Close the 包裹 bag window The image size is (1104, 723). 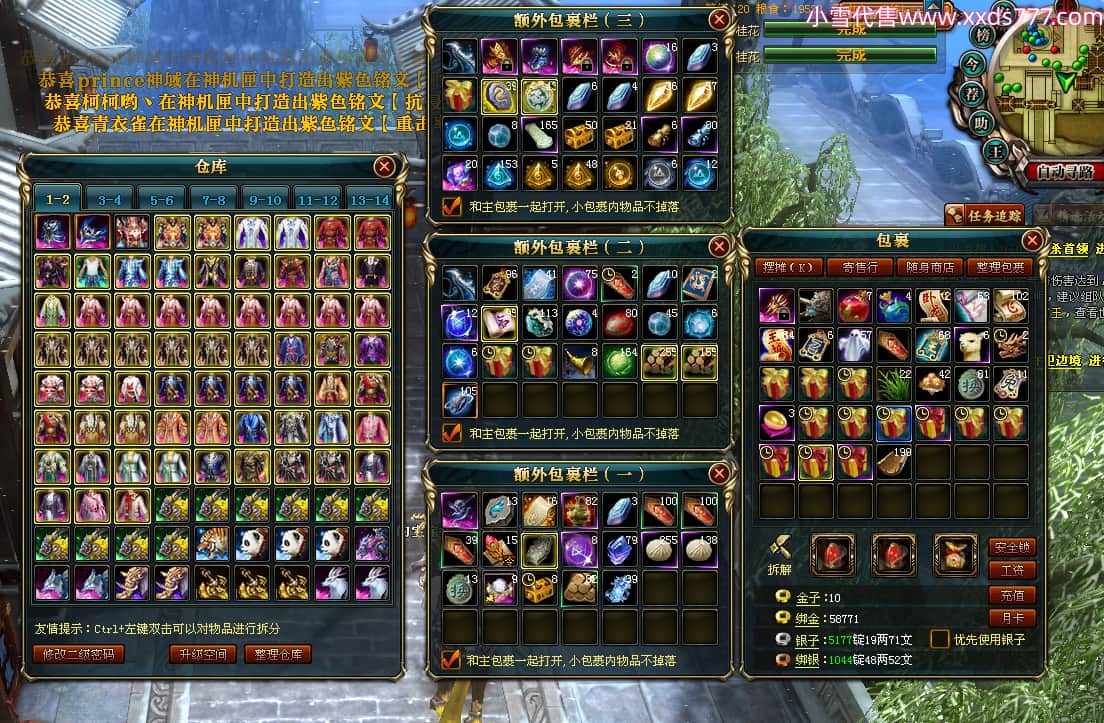1033,240
